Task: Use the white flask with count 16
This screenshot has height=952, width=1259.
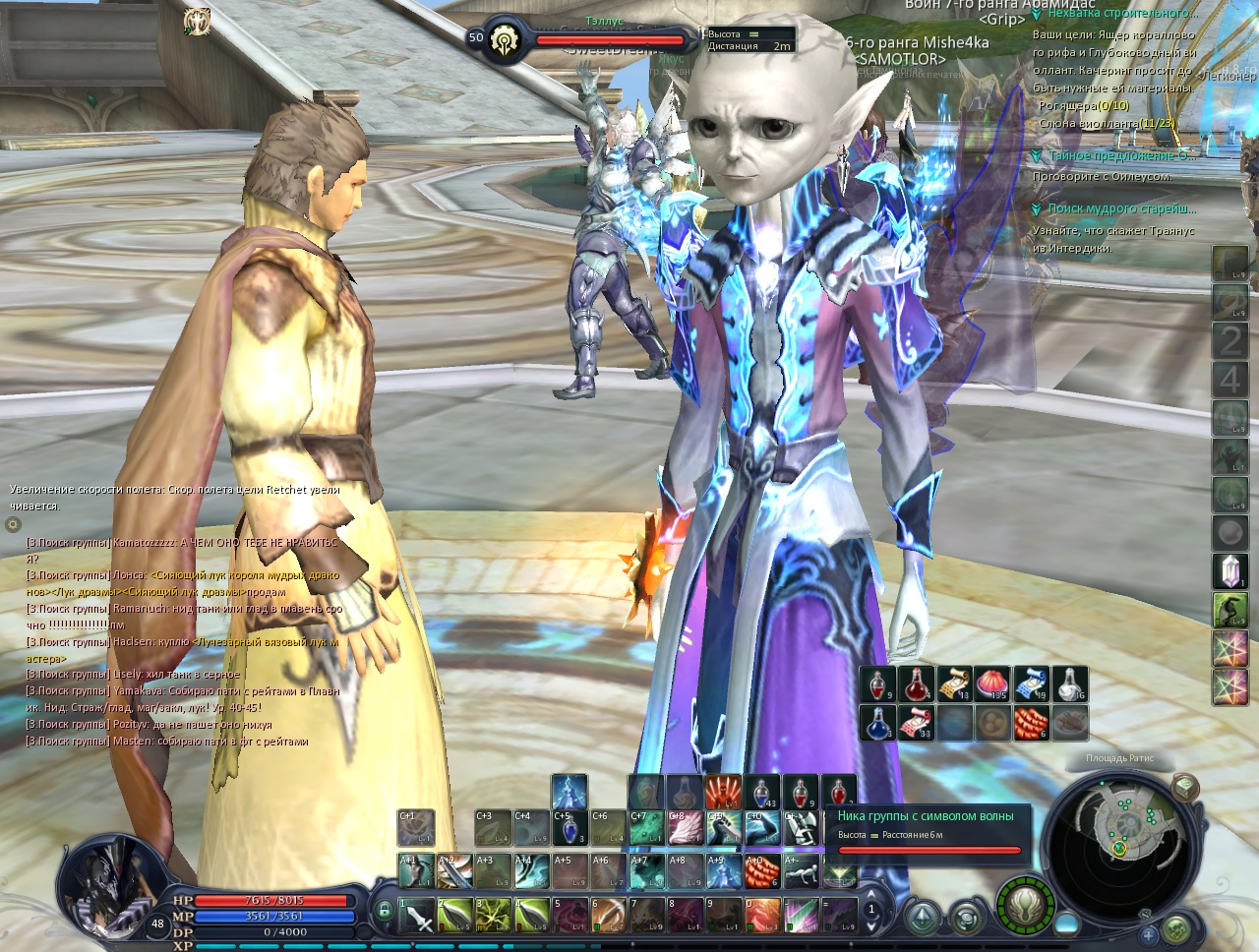Action: click(x=1069, y=684)
